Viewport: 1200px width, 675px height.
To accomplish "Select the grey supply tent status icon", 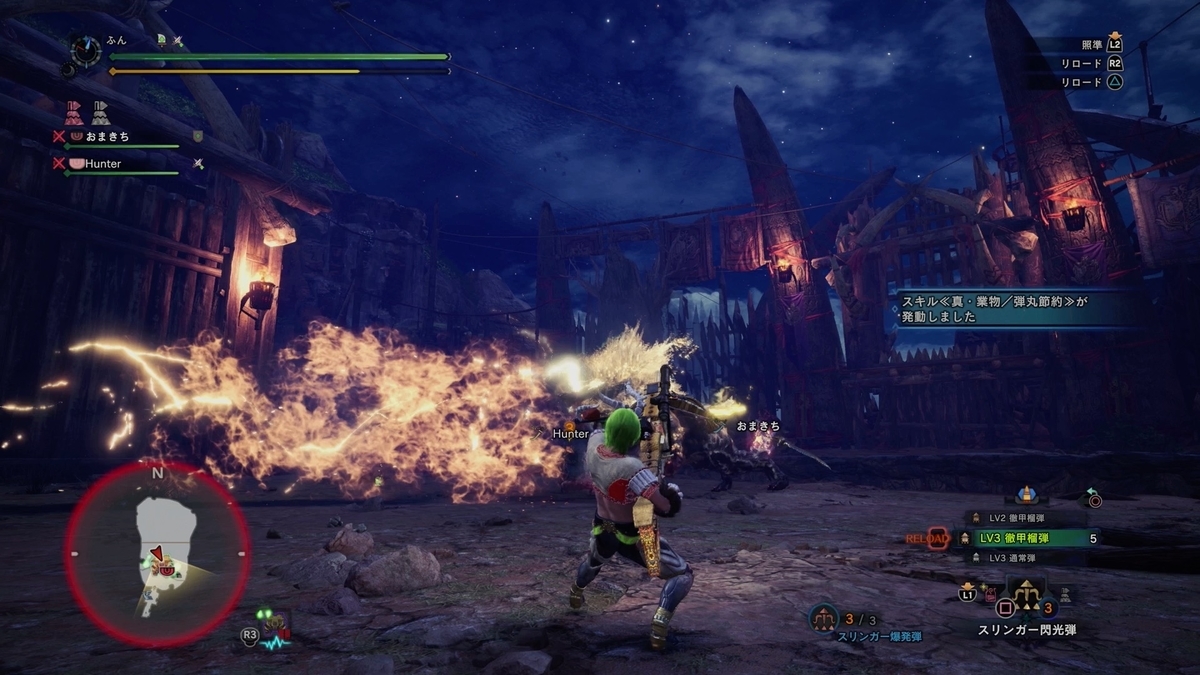I will point(101,112).
